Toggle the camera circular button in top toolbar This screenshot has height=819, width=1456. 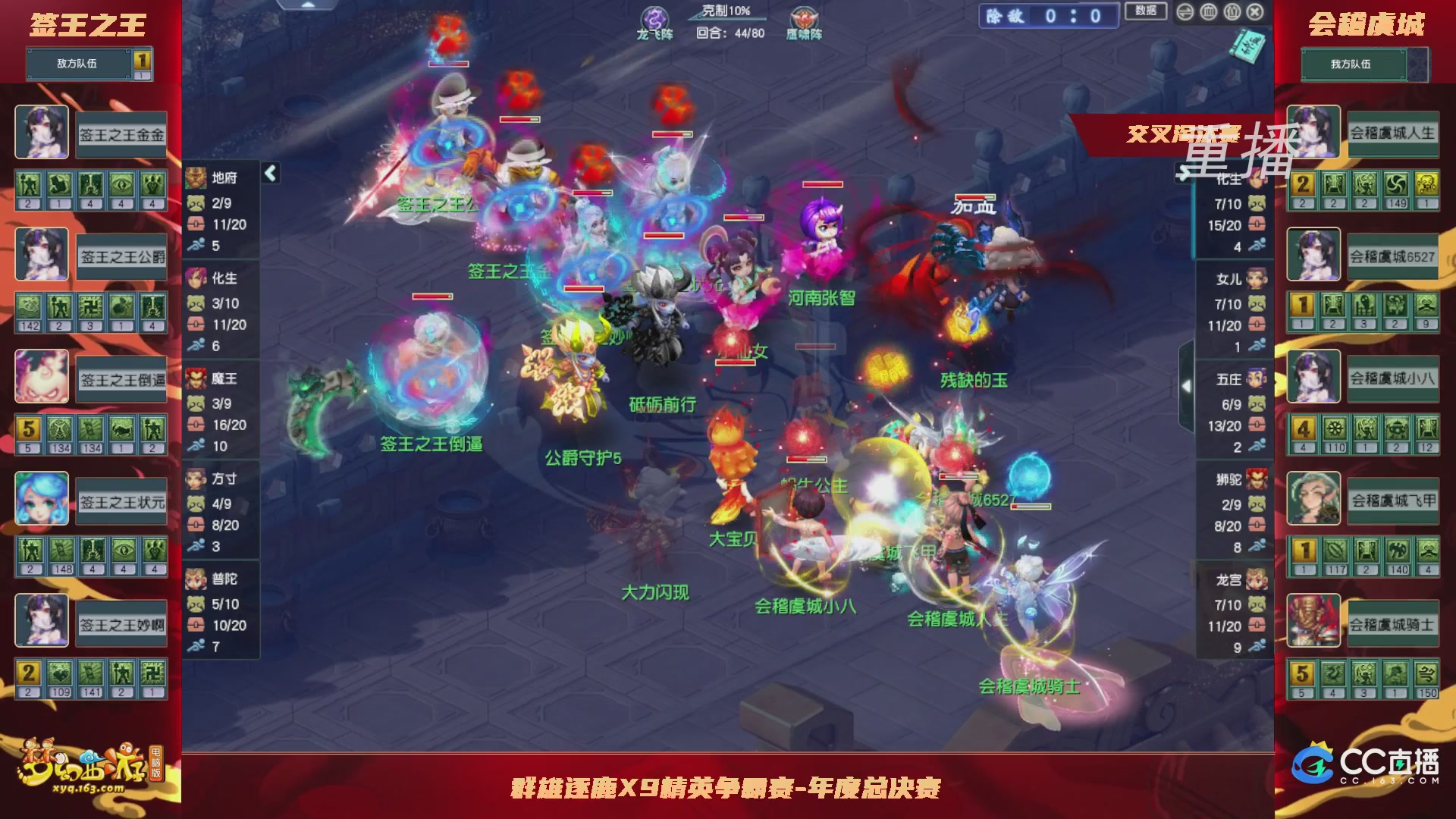(x=1231, y=13)
